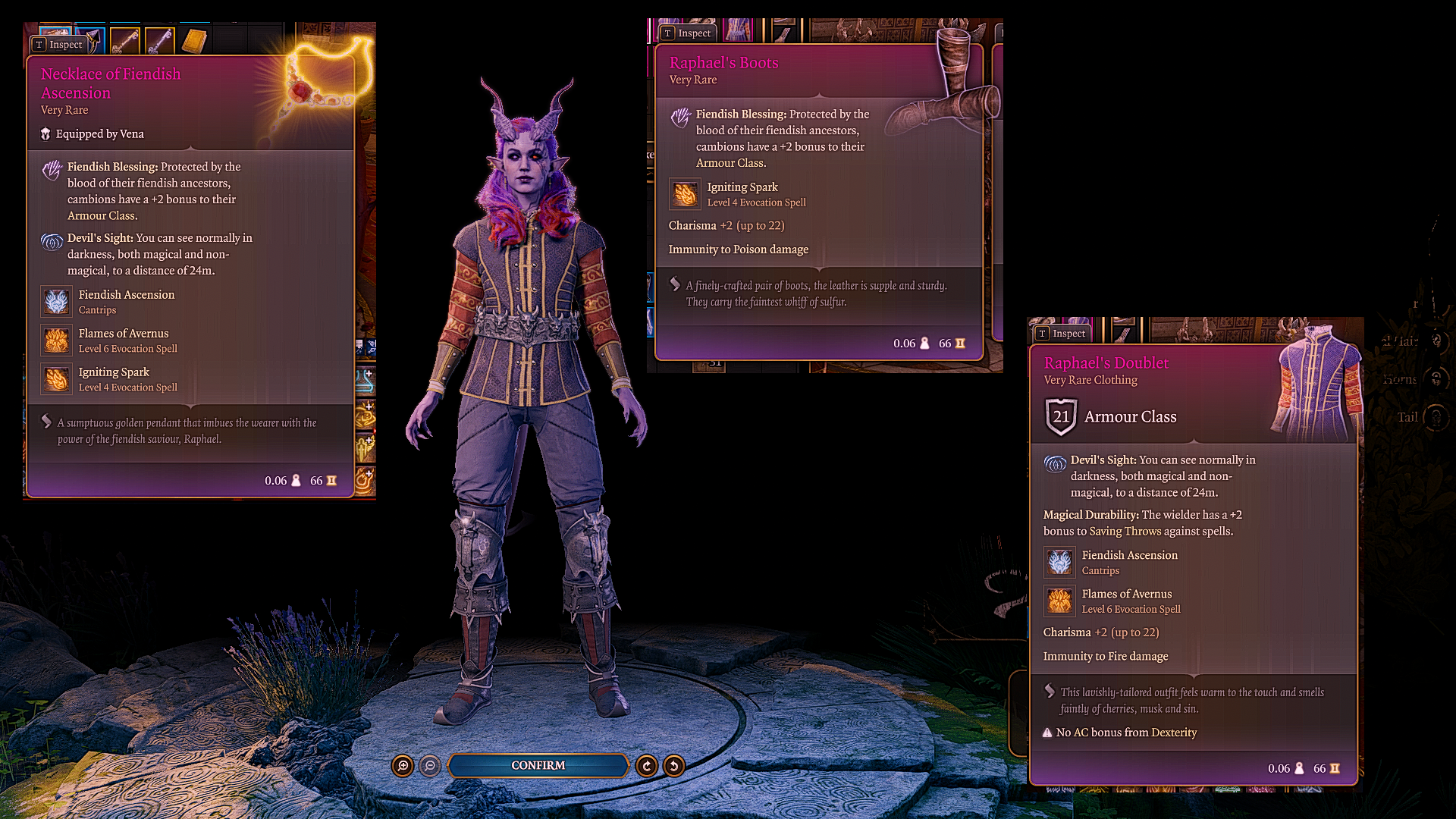This screenshot has width=1456, height=819.
Task: Click Flames of Avernus icon in doublet tooltip
Action: pos(1059,601)
